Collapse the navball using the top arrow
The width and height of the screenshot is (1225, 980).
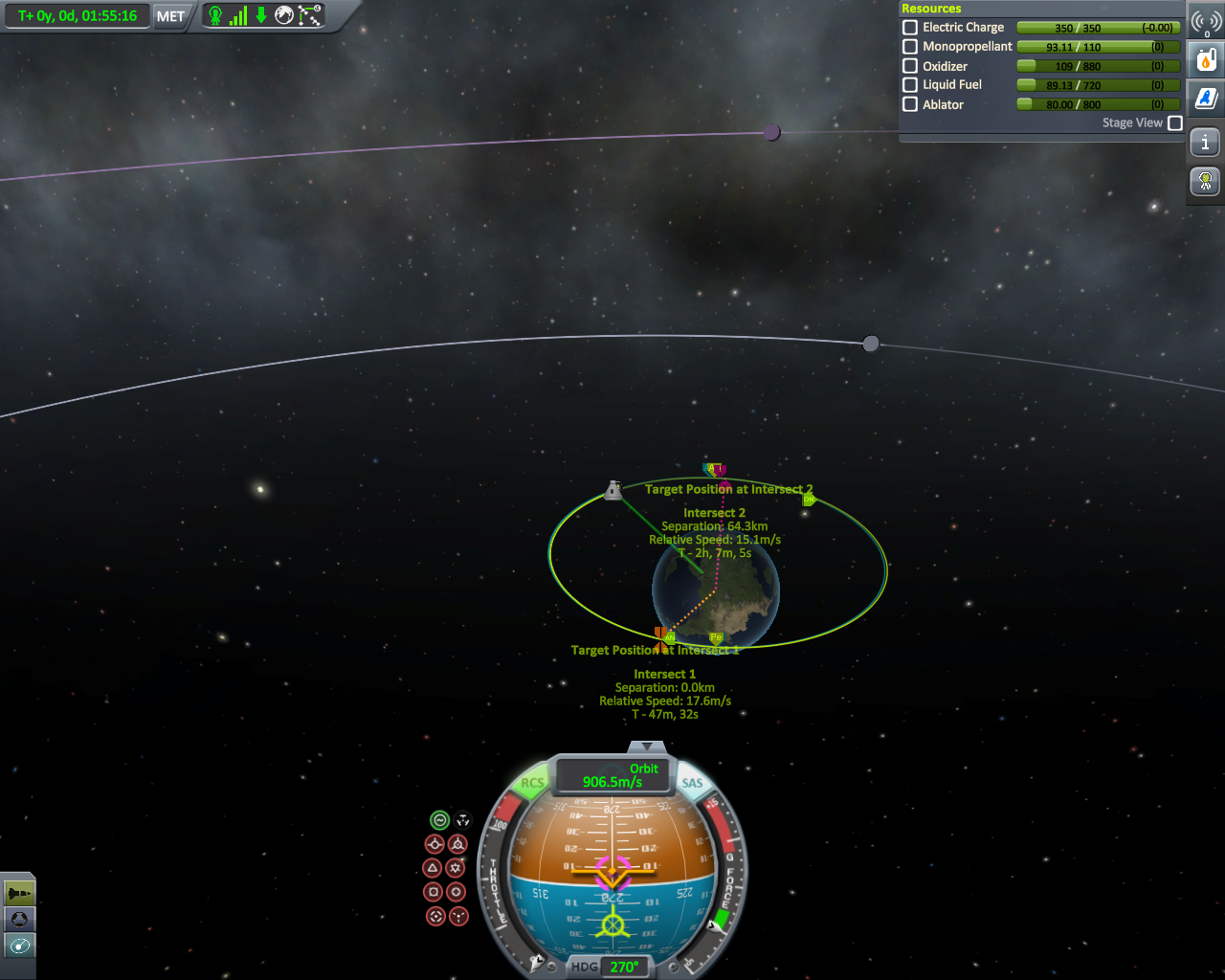pyautogui.click(x=648, y=746)
